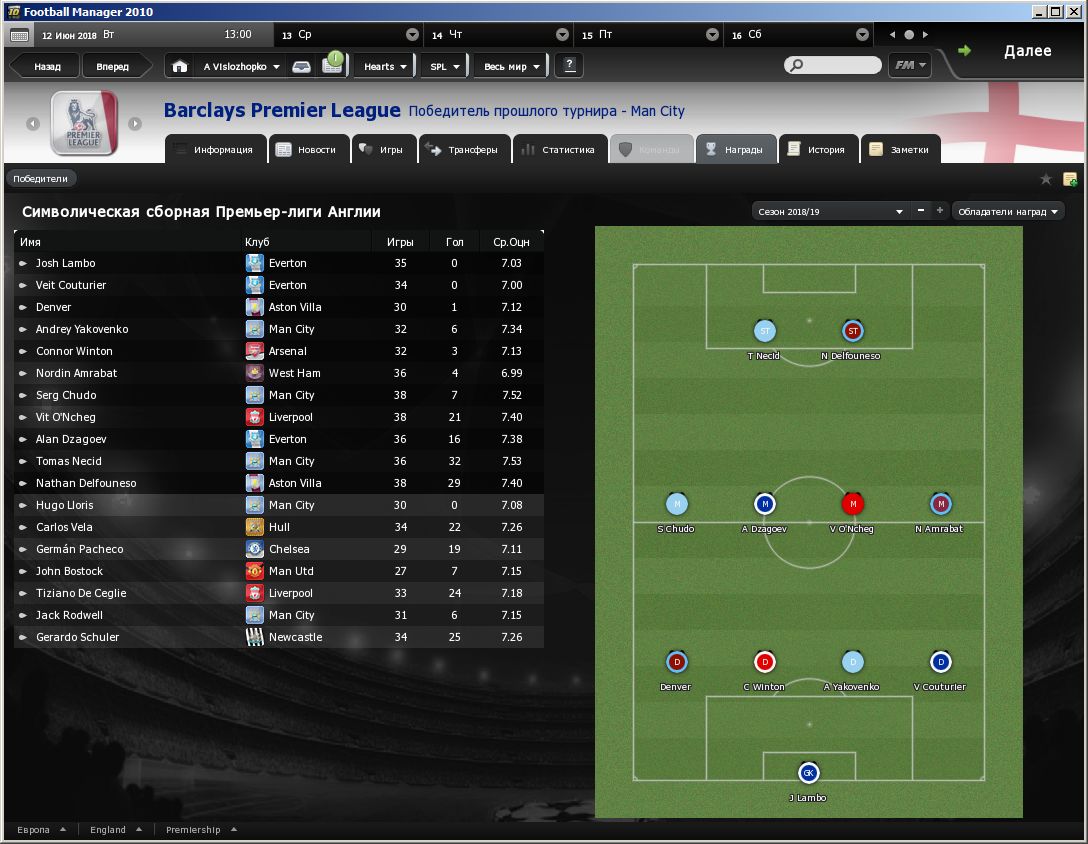The width and height of the screenshot is (1088, 844).
Task: Switch to the Заметки tab
Action: pos(901,150)
